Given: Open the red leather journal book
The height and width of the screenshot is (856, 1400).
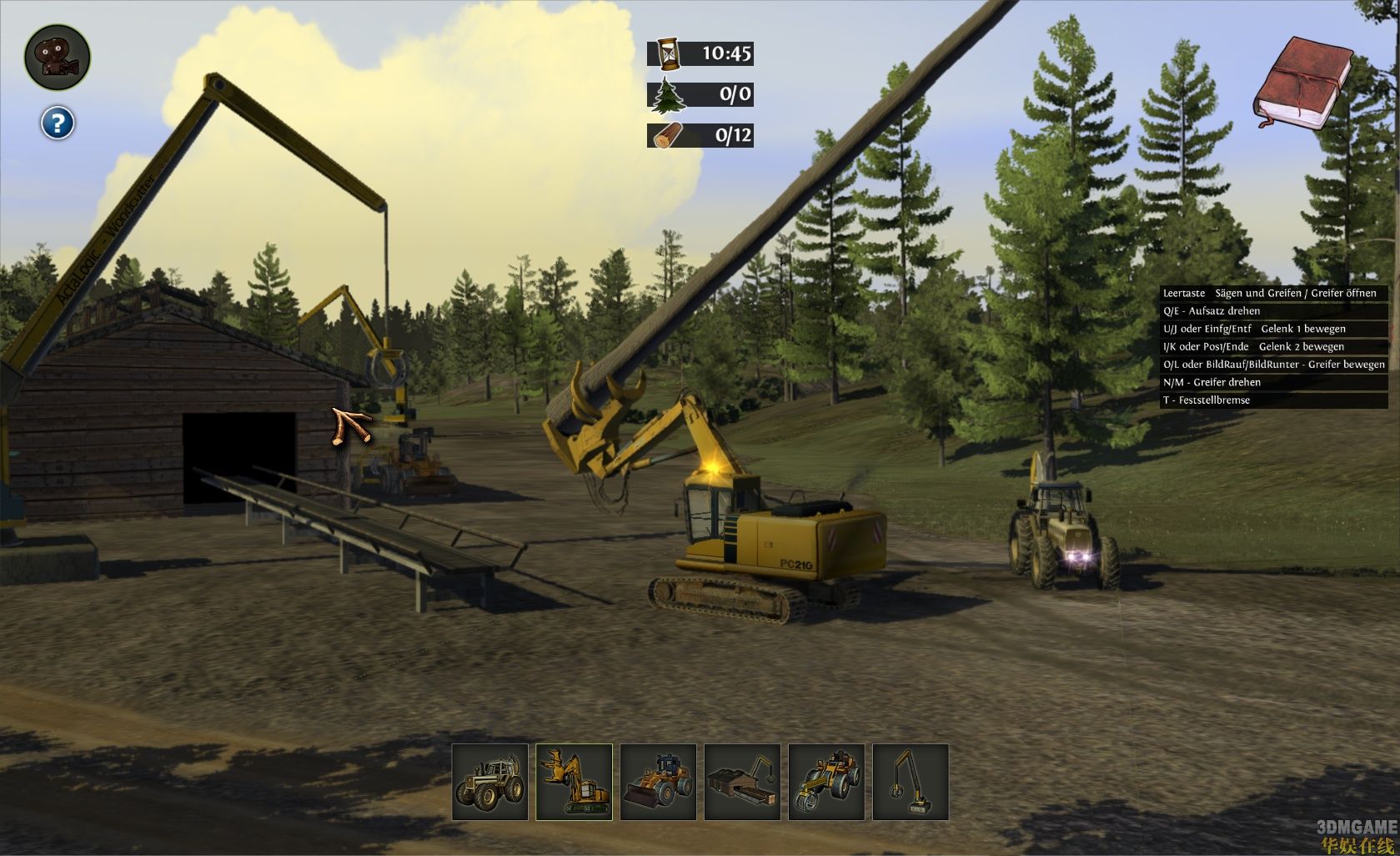Looking at the screenshot, I should tap(1302, 83).
